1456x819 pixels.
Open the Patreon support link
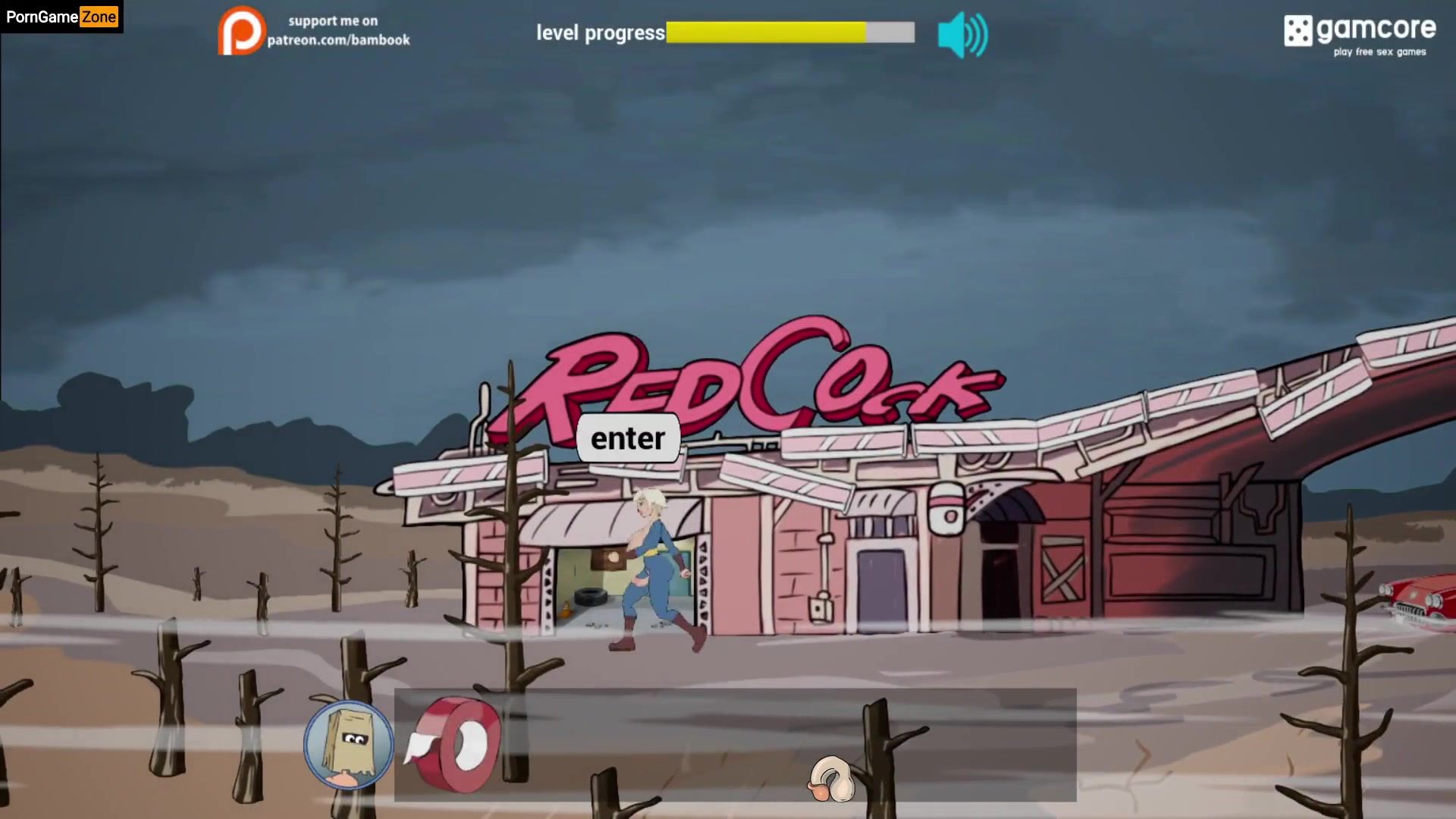pos(314,31)
